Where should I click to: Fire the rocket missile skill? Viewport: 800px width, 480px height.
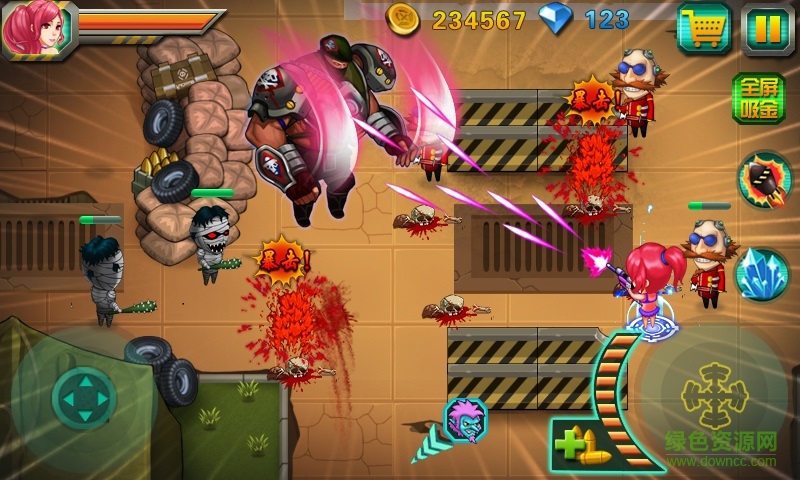click(764, 180)
